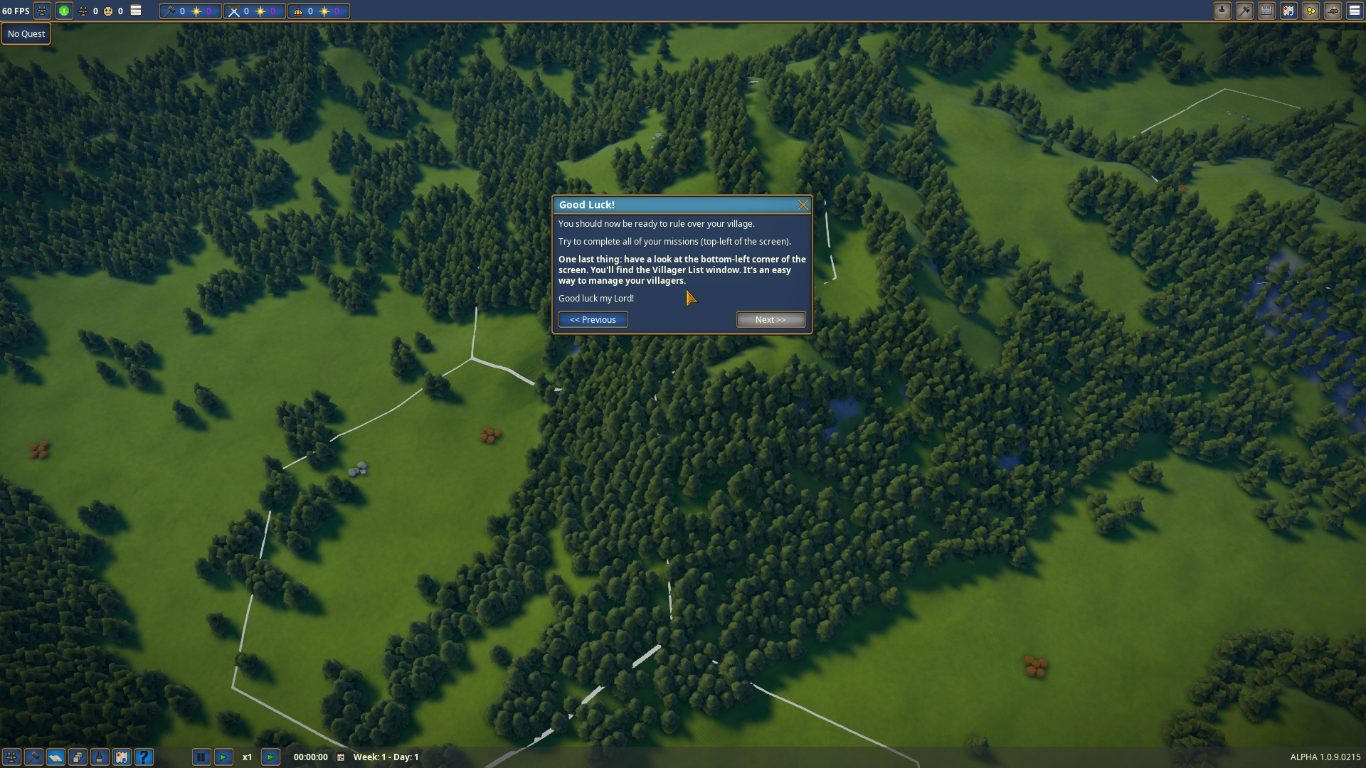
Task: Go back with the Previous button
Action: click(x=593, y=320)
